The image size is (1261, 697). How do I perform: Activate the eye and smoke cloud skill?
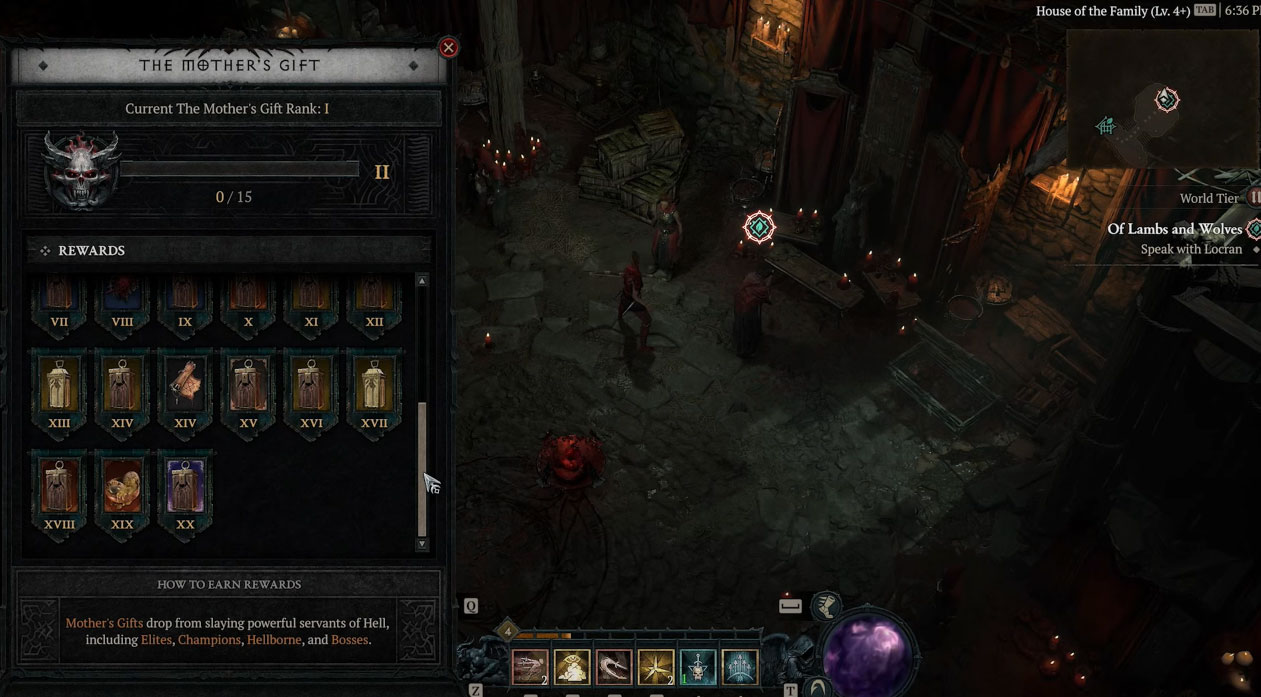pyautogui.click(x=572, y=667)
